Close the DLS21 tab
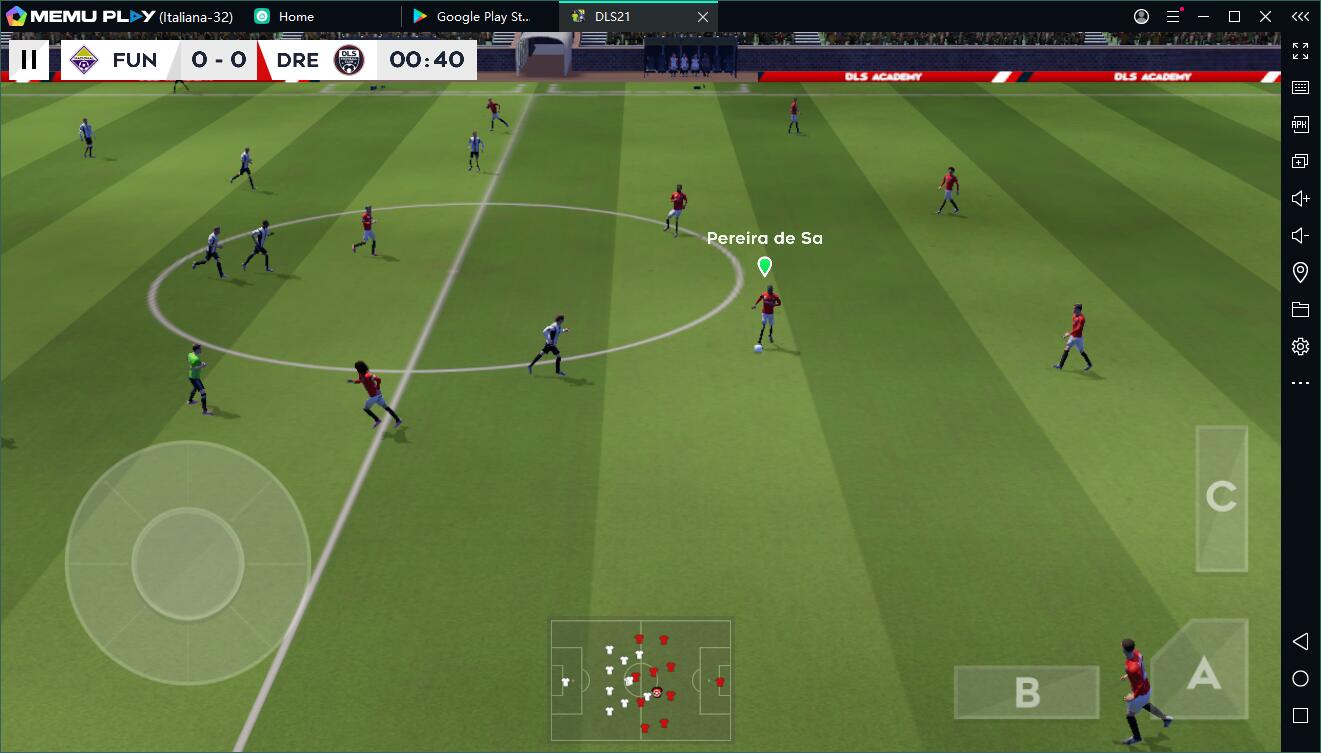Image resolution: width=1321 pixels, height=753 pixels. pyautogui.click(x=703, y=16)
